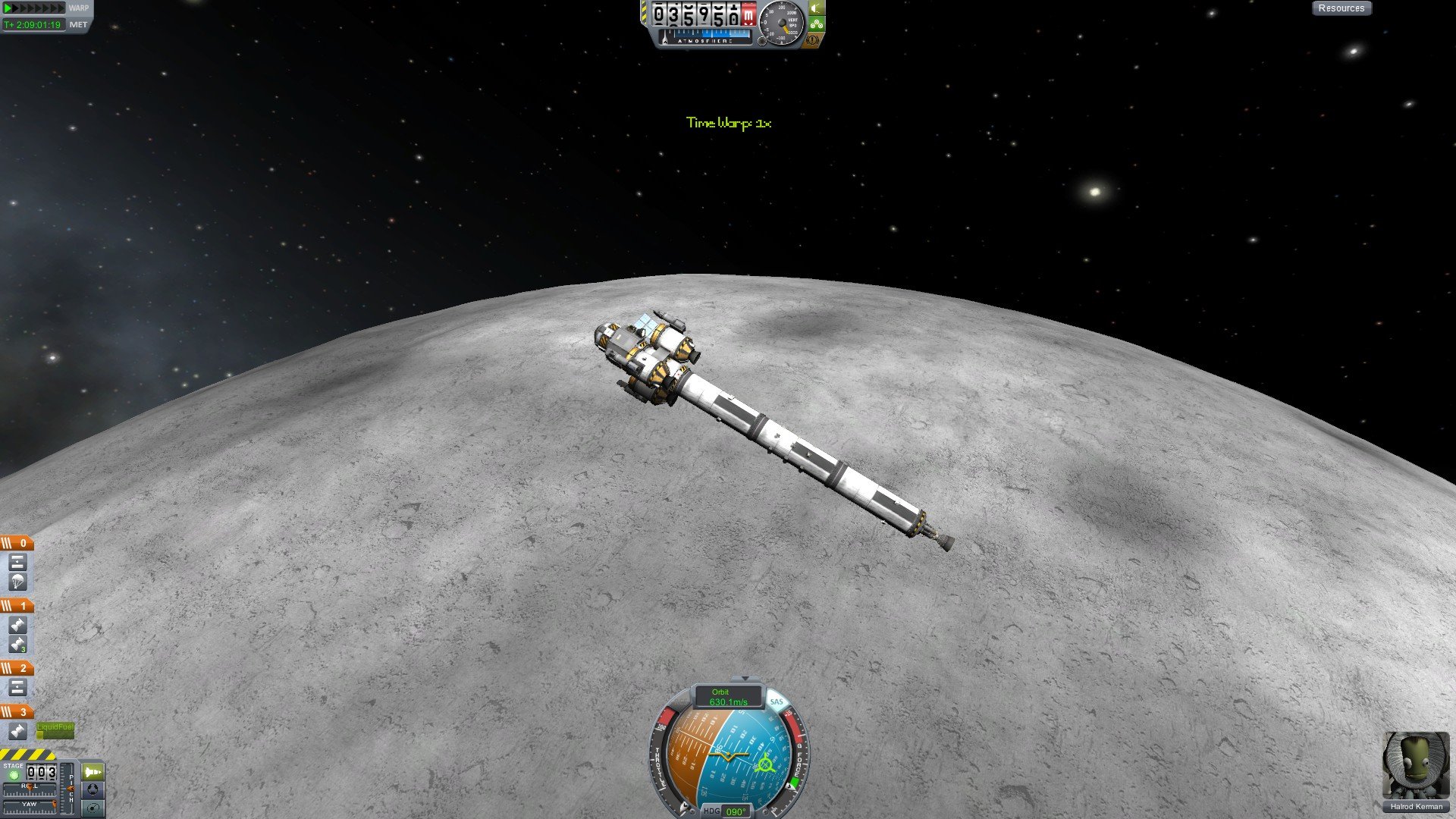Switch to docking control mode

coord(93,789)
